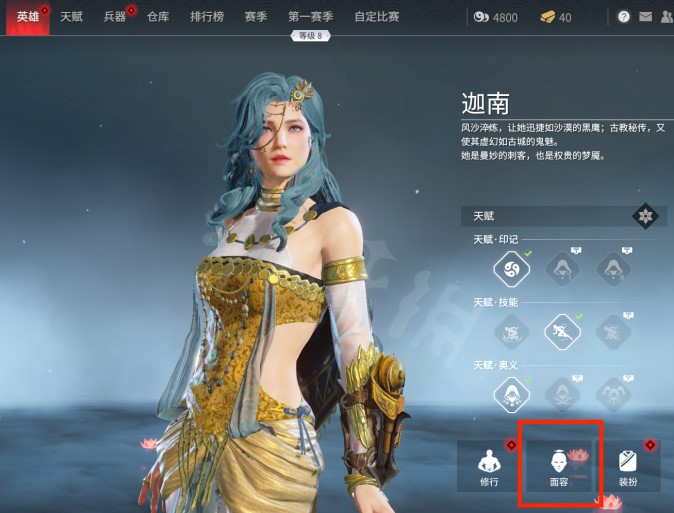Image resolution: width=674 pixels, height=513 pixels.
Task: Select the active running-figure 技能 talent
Action: pos(561,331)
